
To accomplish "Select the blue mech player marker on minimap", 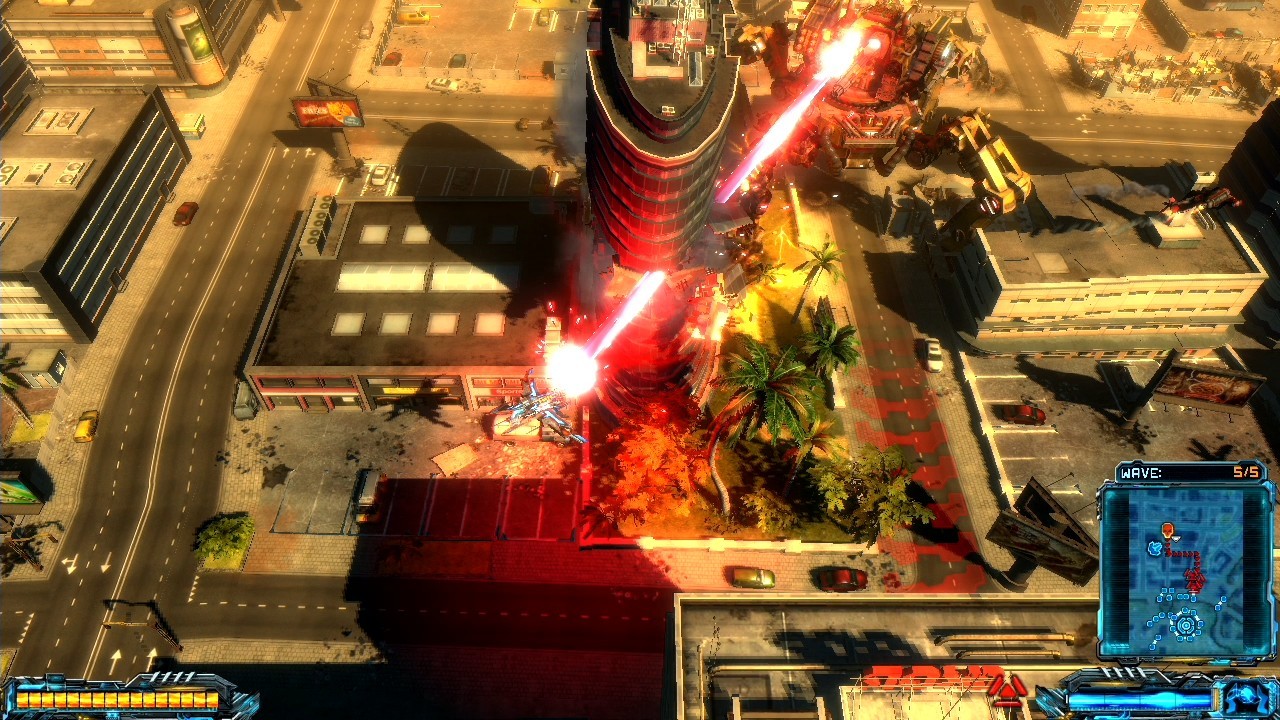I will pyautogui.click(x=1156, y=548).
